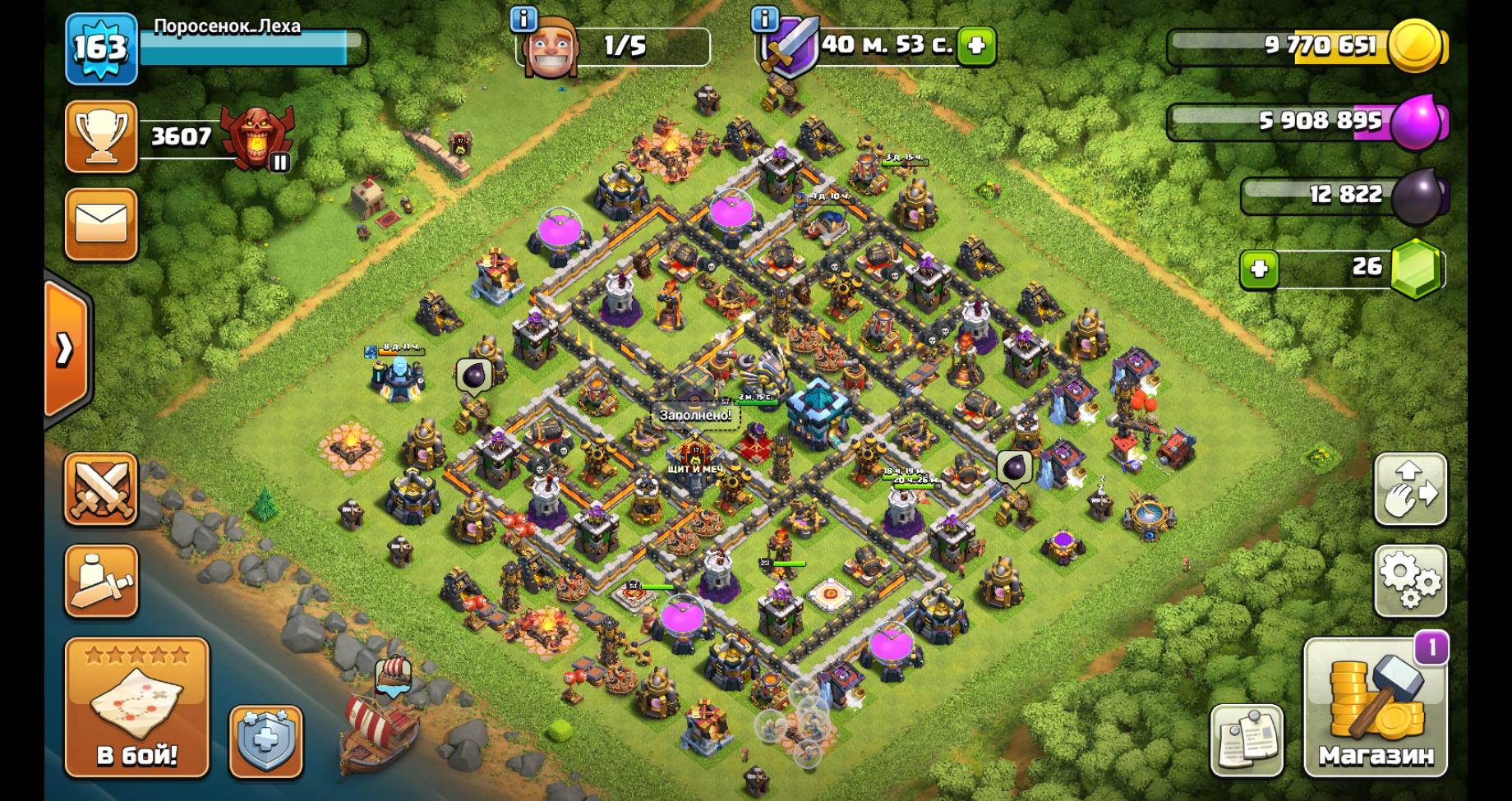Open the mailbox envelope messages
Screen dimensions: 1512x801
coord(101,223)
